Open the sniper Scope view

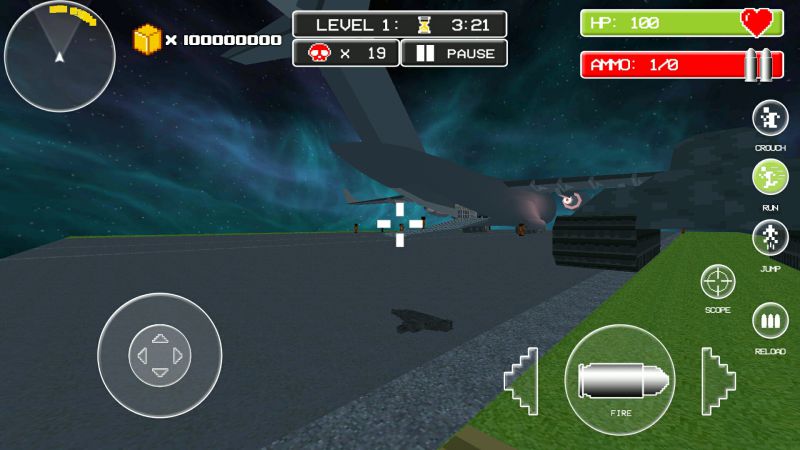click(718, 283)
